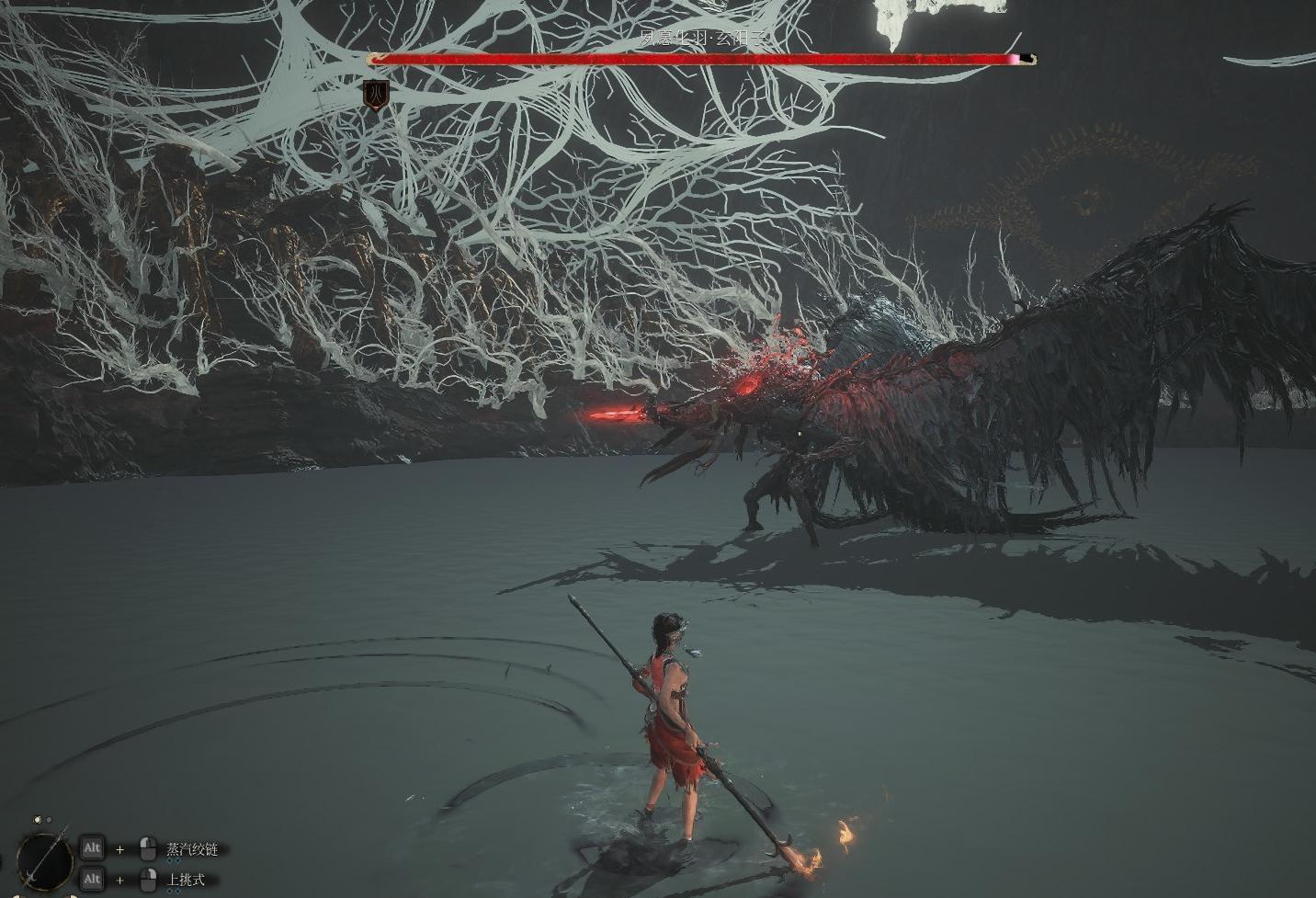Choose the 上挑式 skill label
Screen dimensions: 1316x898
pyautogui.click(x=186, y=881)
